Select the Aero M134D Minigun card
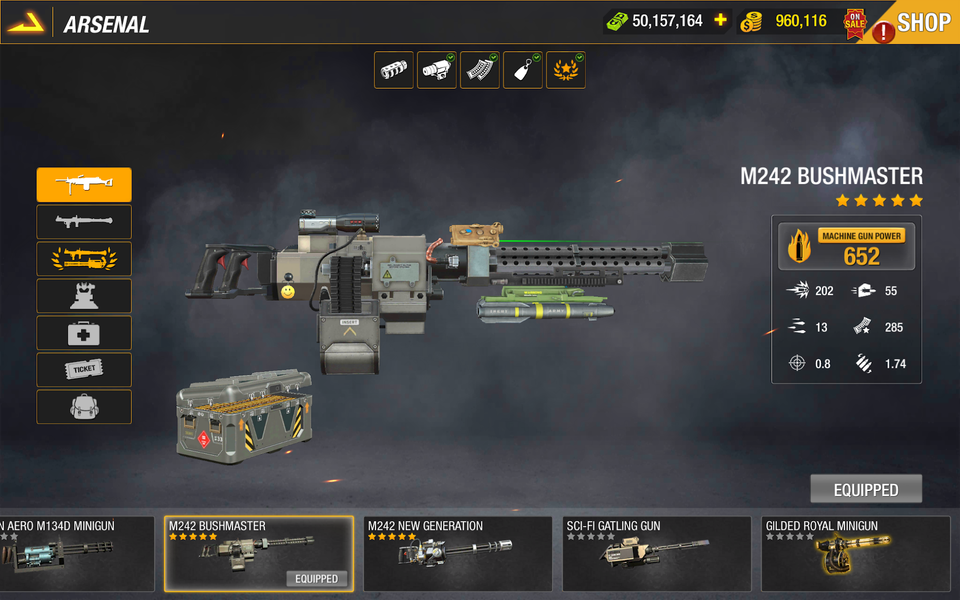The width and height of the screenshot is (960, 600). pos(76,554)
